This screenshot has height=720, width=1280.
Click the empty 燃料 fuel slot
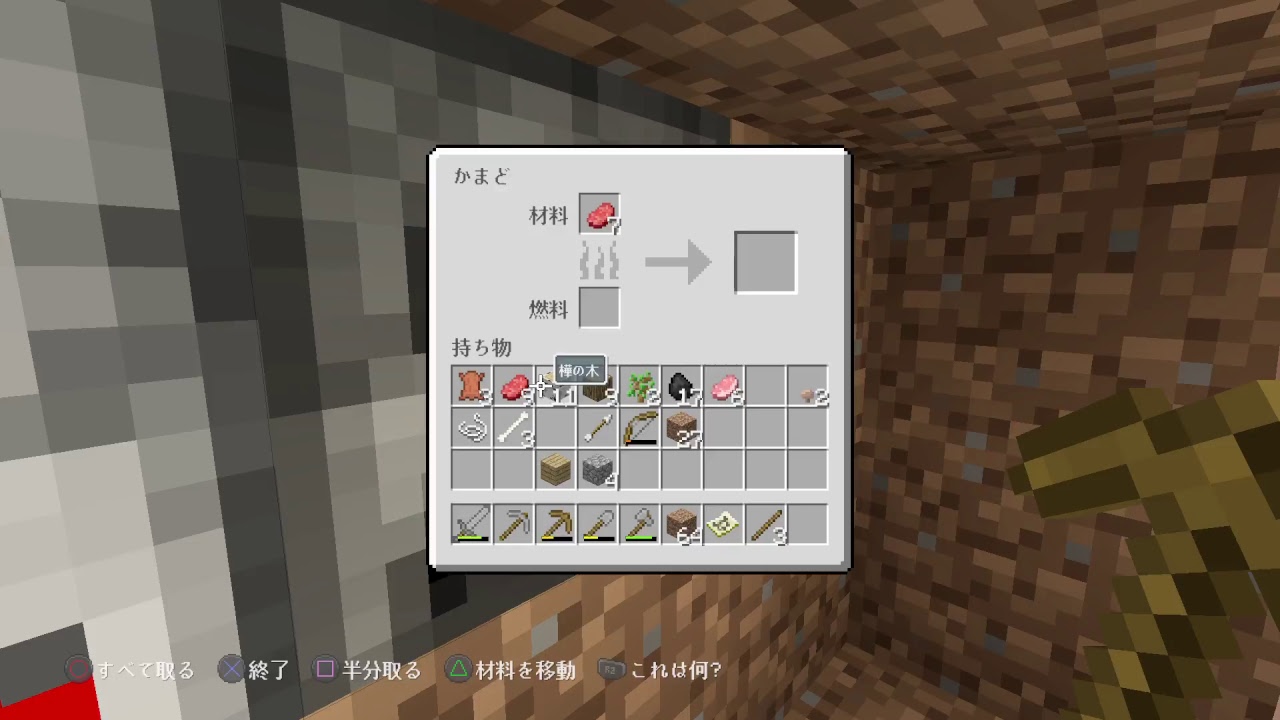[599, 308]
